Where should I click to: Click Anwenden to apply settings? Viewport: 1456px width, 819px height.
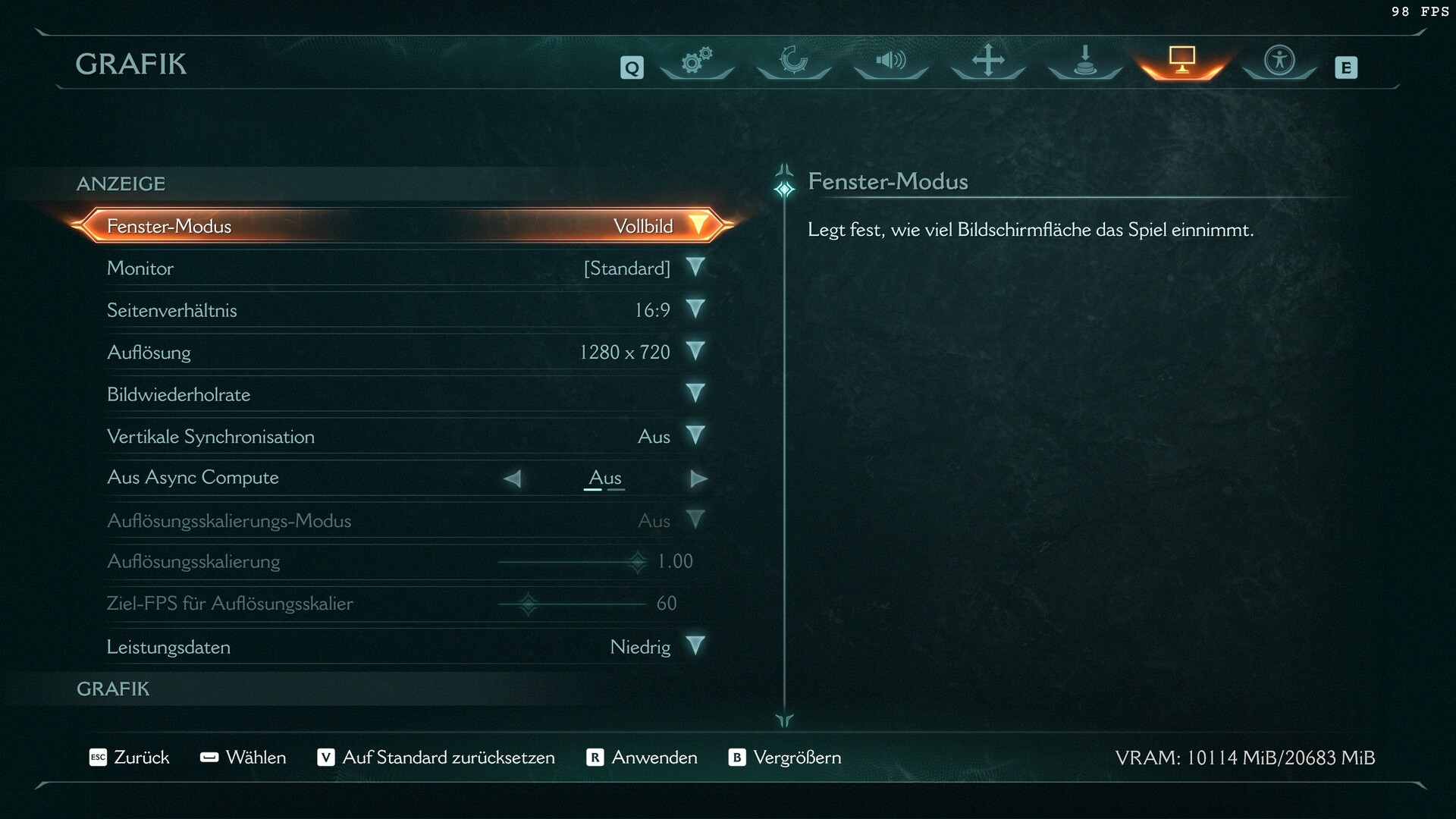642,758
